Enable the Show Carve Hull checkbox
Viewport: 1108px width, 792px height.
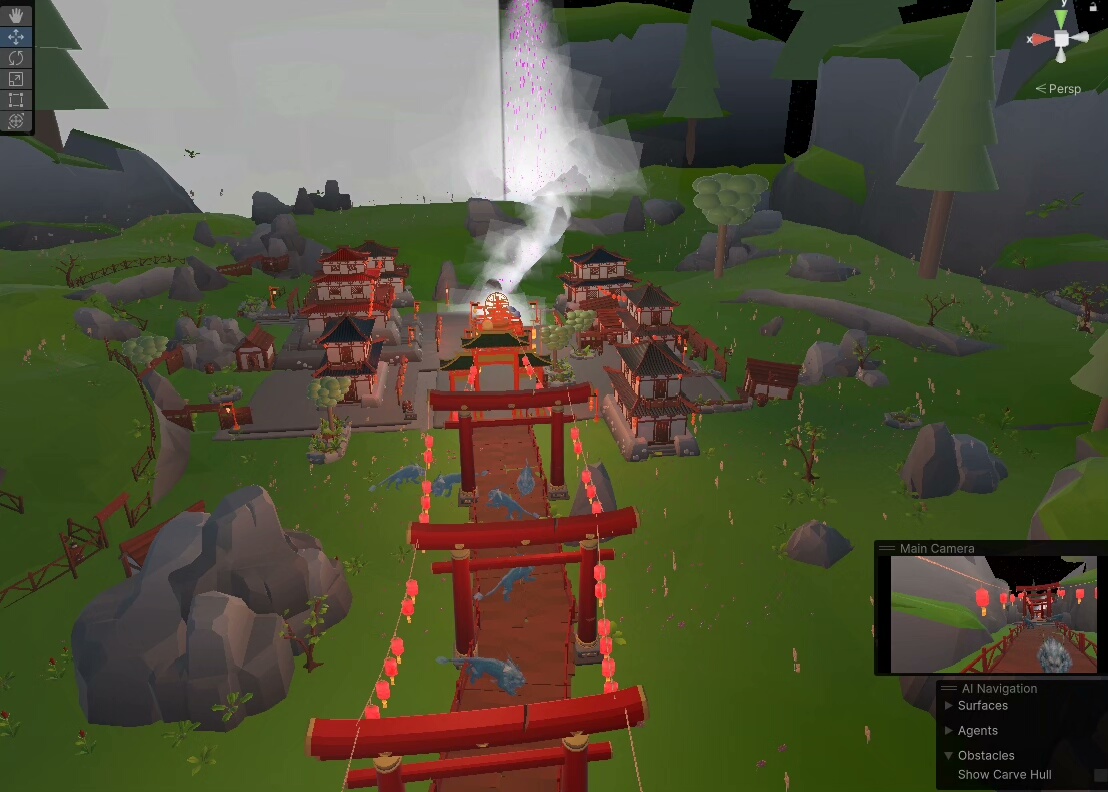pos(1100,775)
